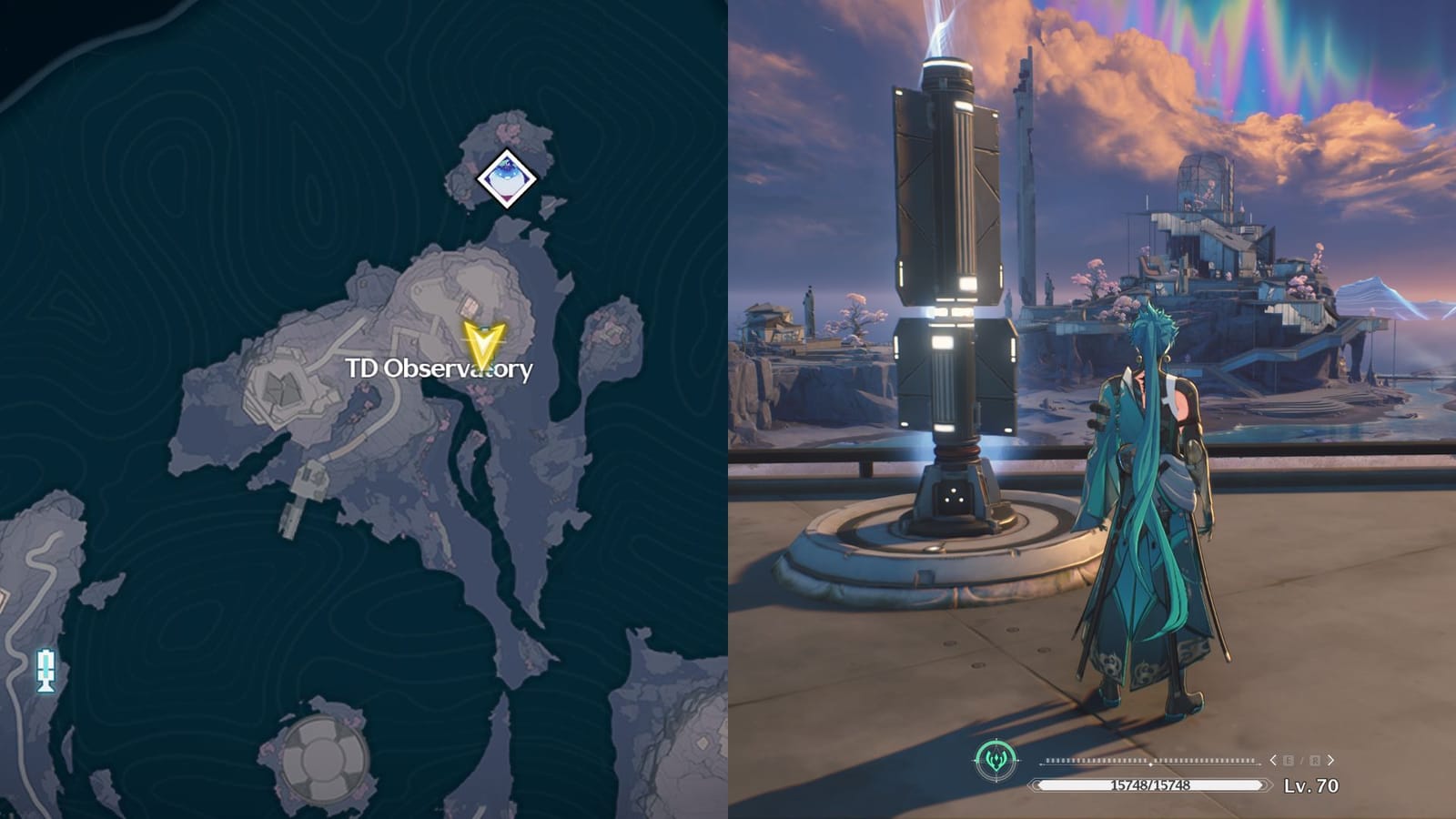Image resolution: width=1456 pixels, height=819 pixels.
Task: Click the dotted concerto progress bar
Action: (x=1150, y=760)
